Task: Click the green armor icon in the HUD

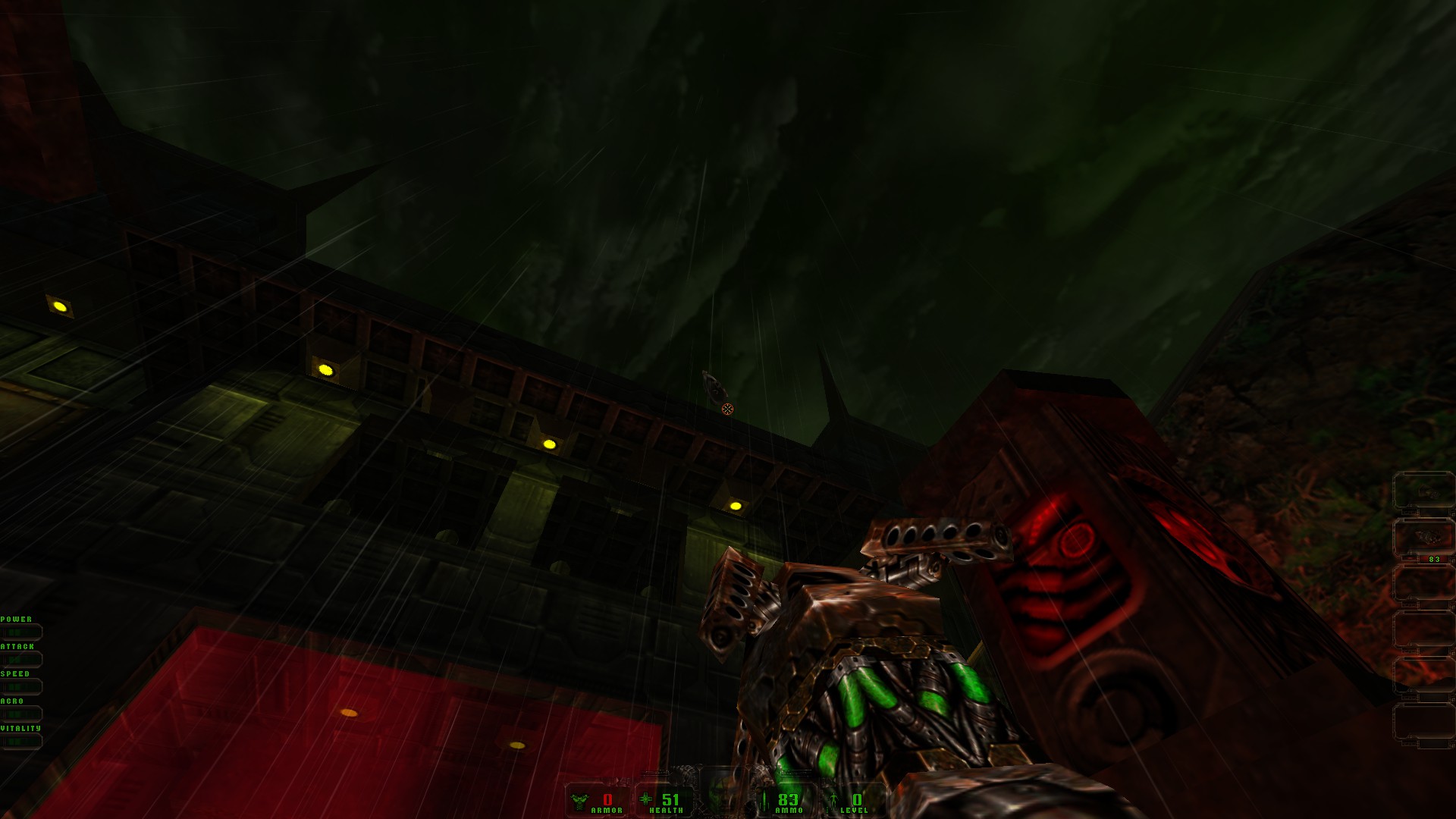Action: click(579, 799)
